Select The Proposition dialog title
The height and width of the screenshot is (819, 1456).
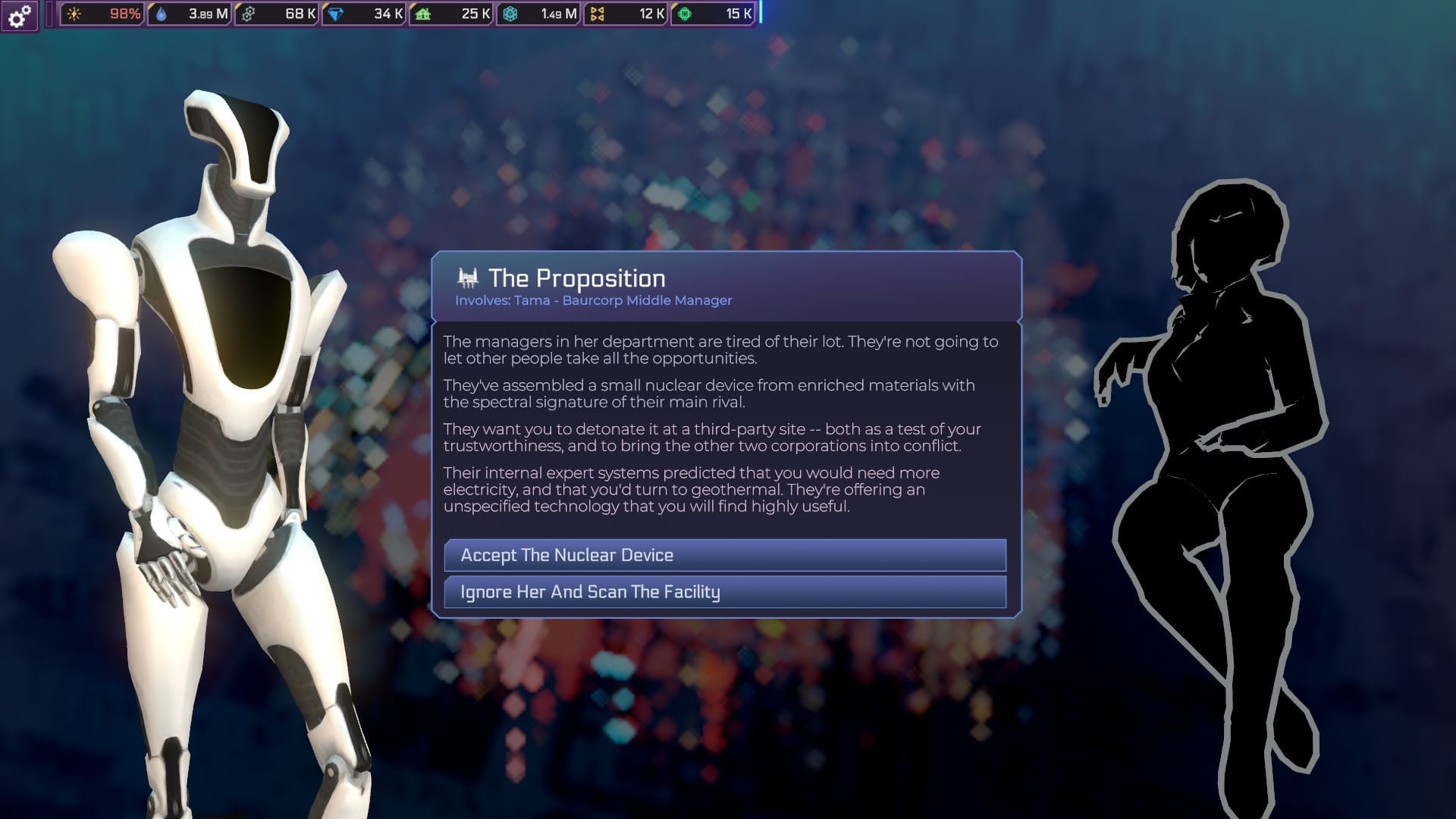point(576,278)
